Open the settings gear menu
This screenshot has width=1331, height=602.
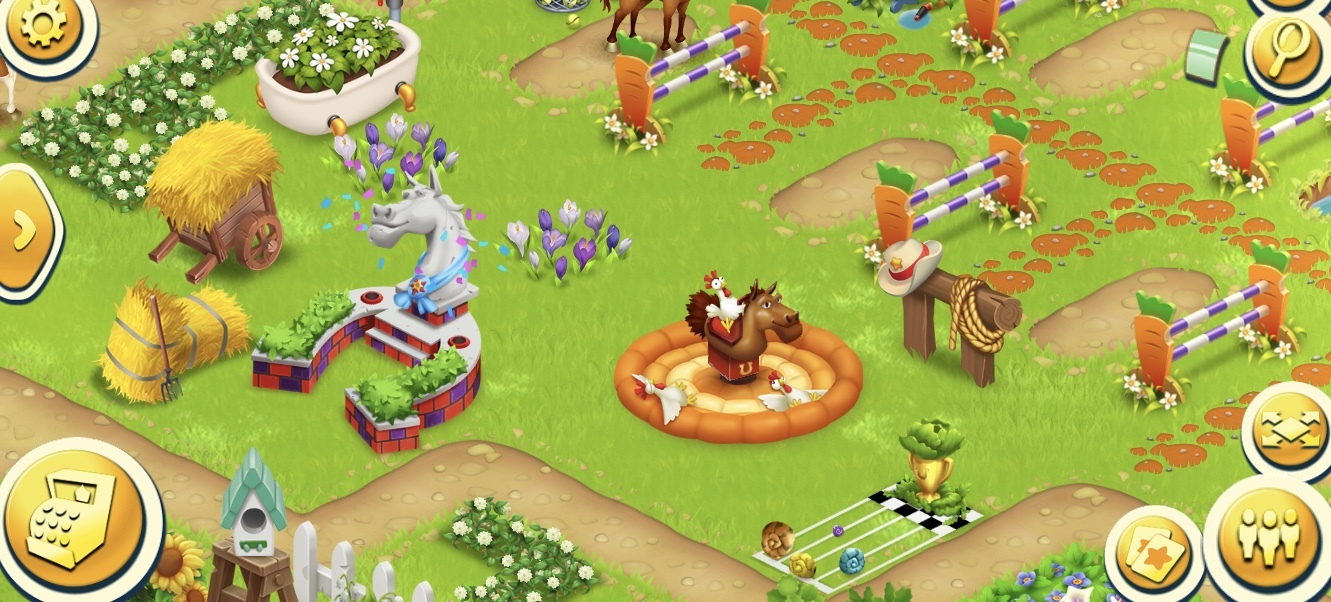click(x=43, y=27)
